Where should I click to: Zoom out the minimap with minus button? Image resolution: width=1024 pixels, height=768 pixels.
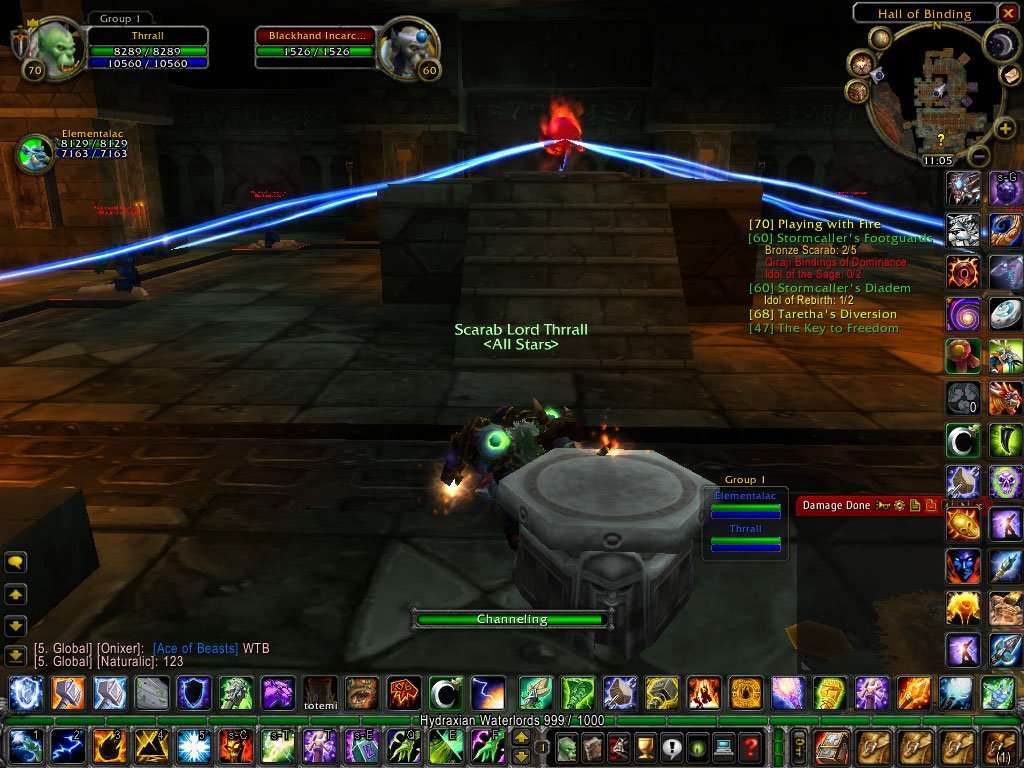pyautogui.click(x=980, y=156)
